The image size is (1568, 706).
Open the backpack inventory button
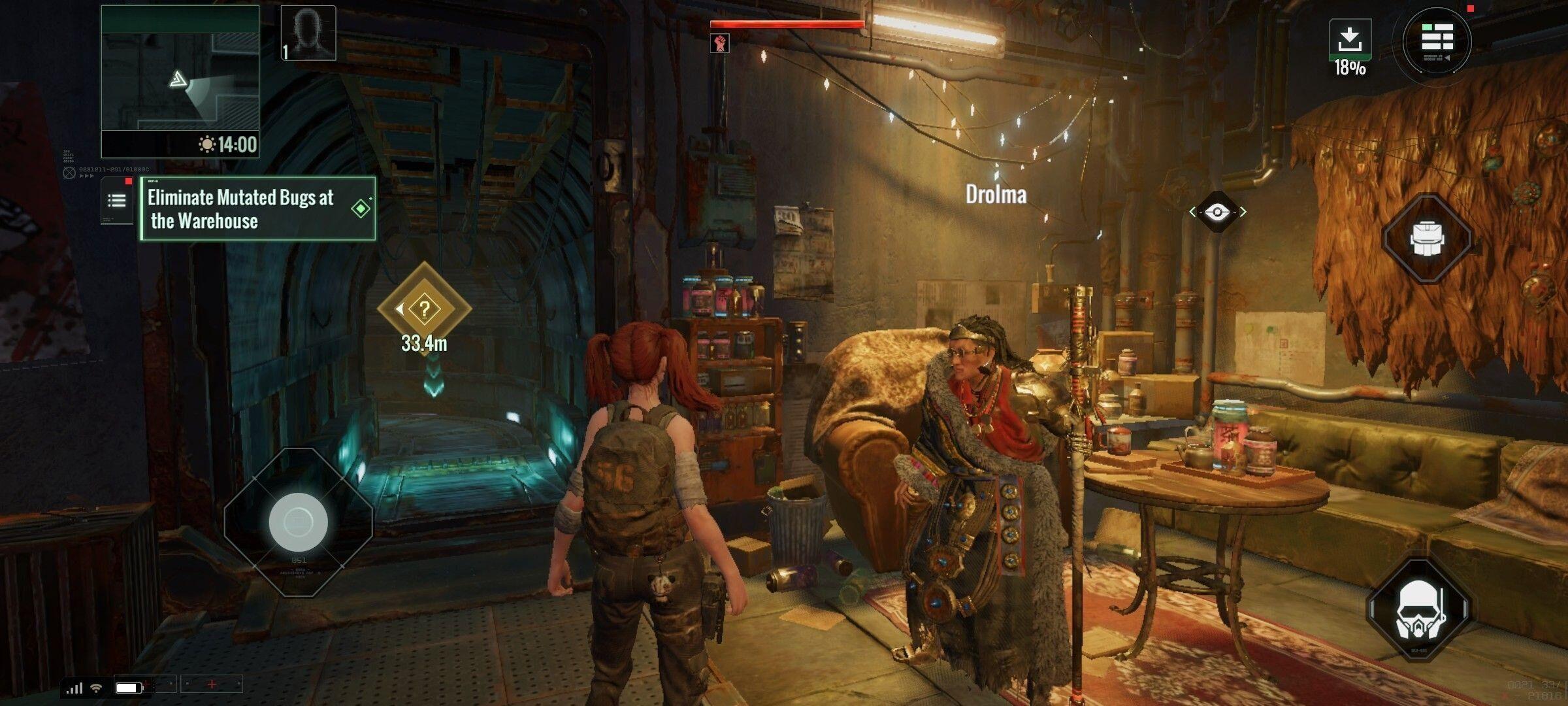1428,239
